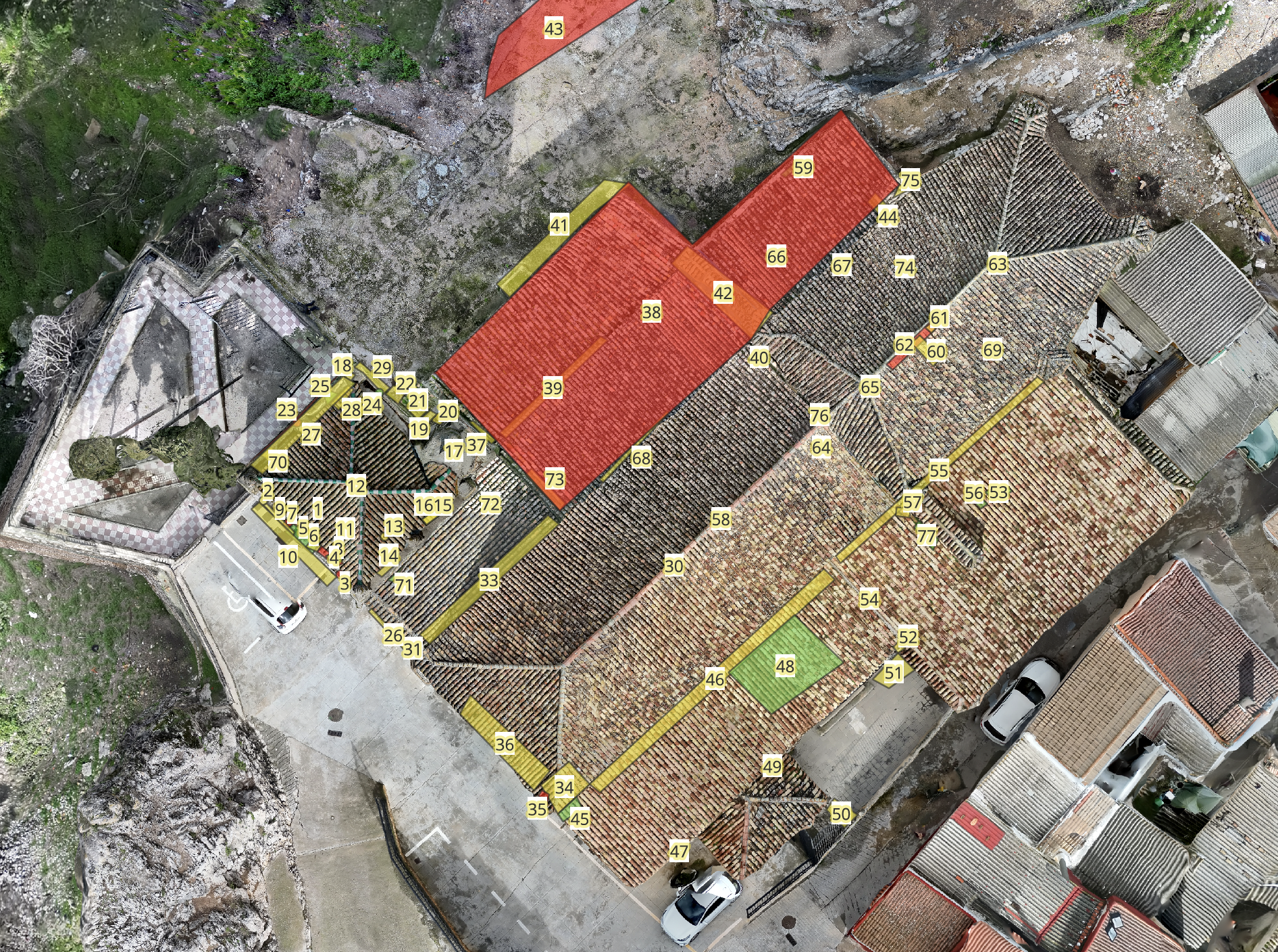Viewport: 1278px width, 952px height.
Task: Select the marker labeled 77
Action: click(927, 536)
